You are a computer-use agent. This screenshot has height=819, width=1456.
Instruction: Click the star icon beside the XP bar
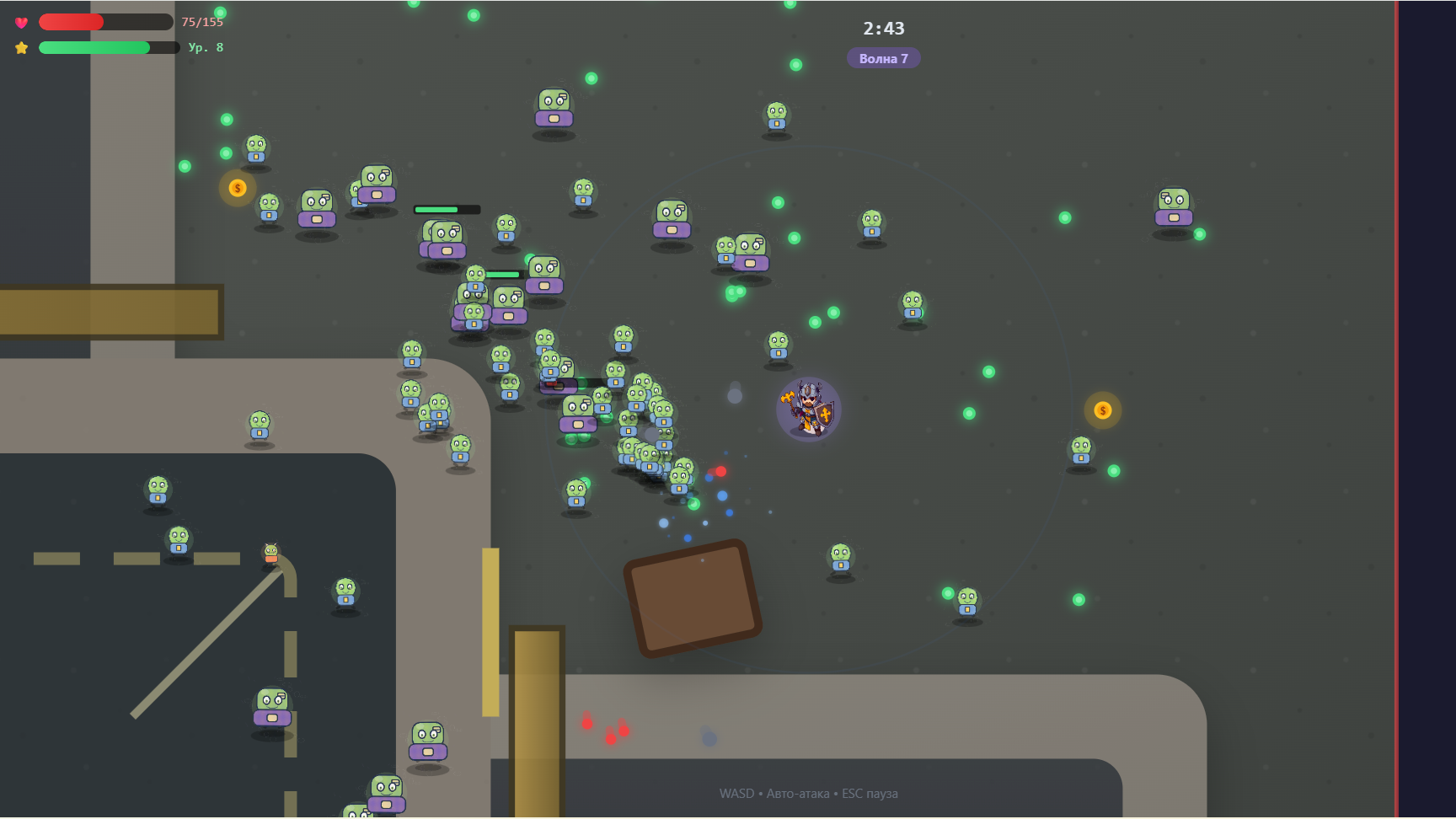(x=20, y=48)
